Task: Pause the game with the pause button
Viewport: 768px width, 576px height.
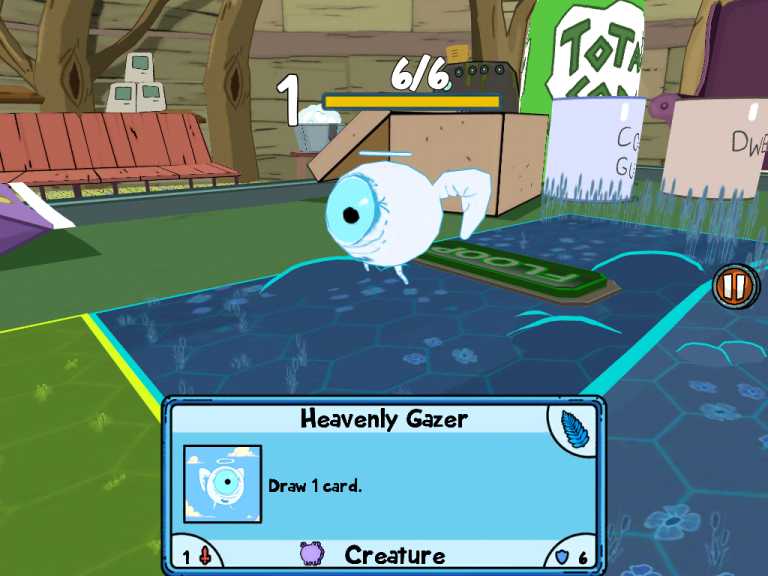Action: tap(733, 287)
